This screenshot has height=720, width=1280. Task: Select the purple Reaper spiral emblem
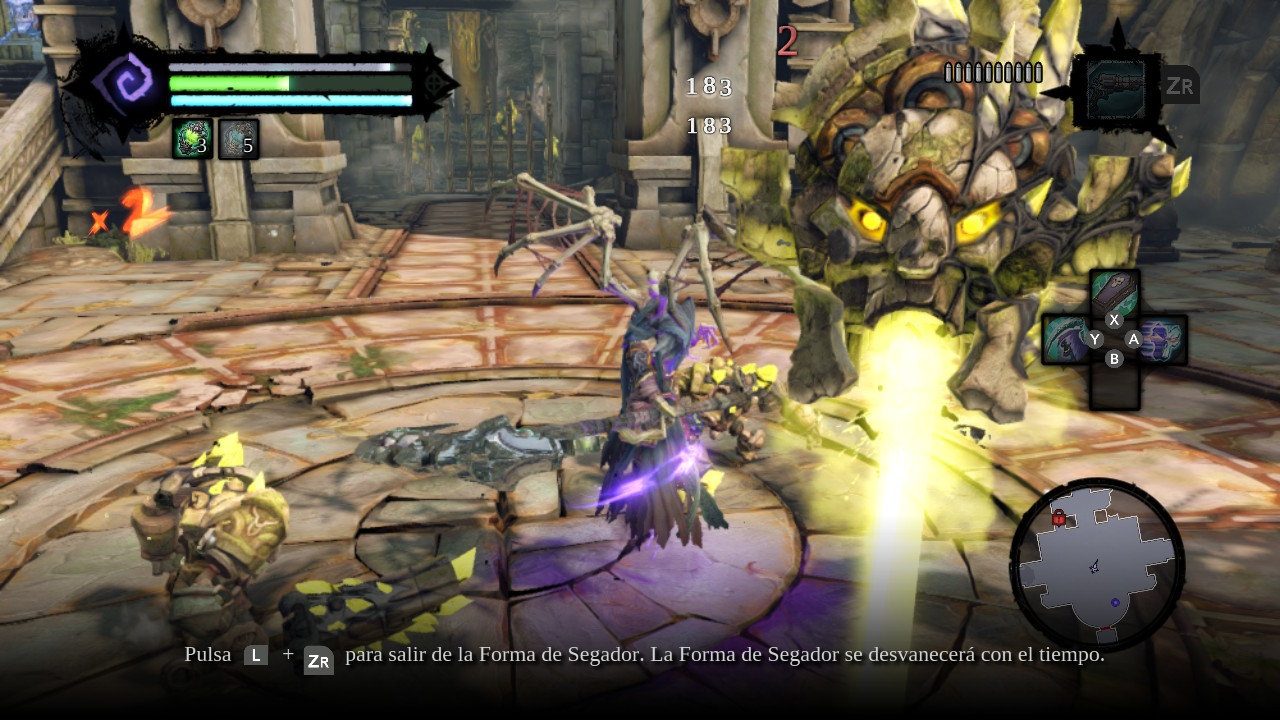(123, 82)
